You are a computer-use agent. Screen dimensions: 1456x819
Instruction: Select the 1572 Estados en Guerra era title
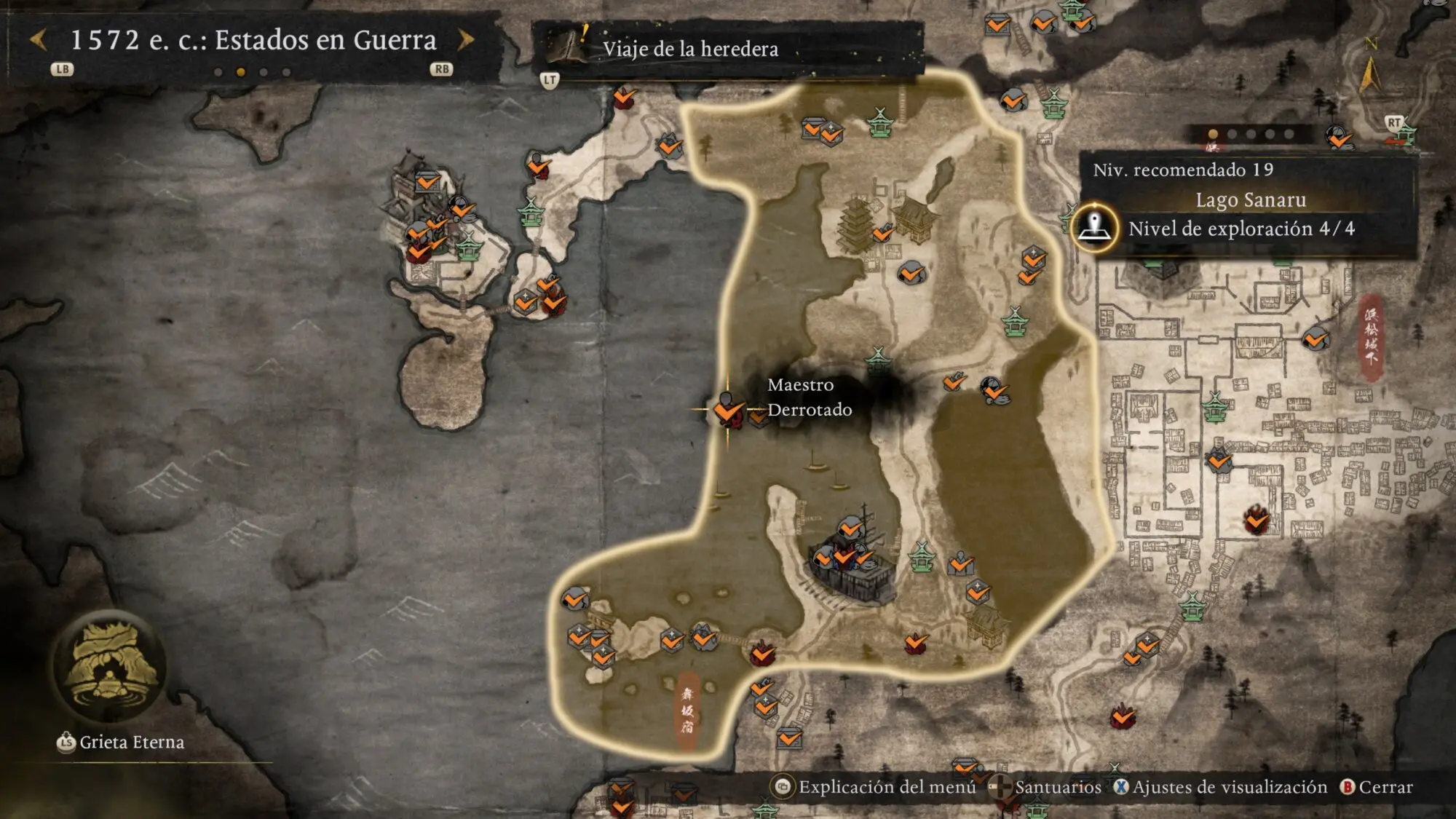click(253, 40)
